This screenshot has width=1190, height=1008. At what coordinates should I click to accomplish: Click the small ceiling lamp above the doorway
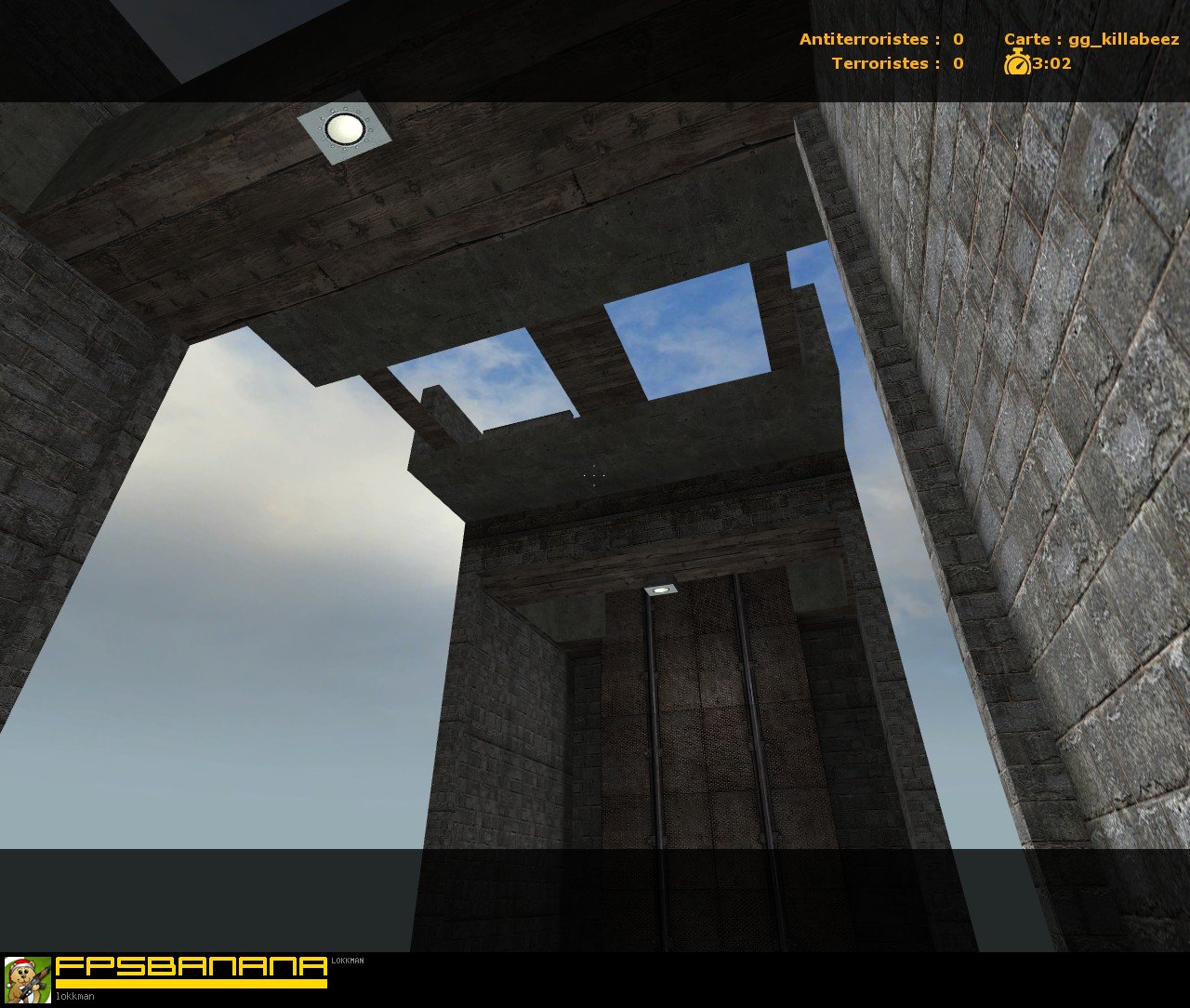(x=660, y=591)
